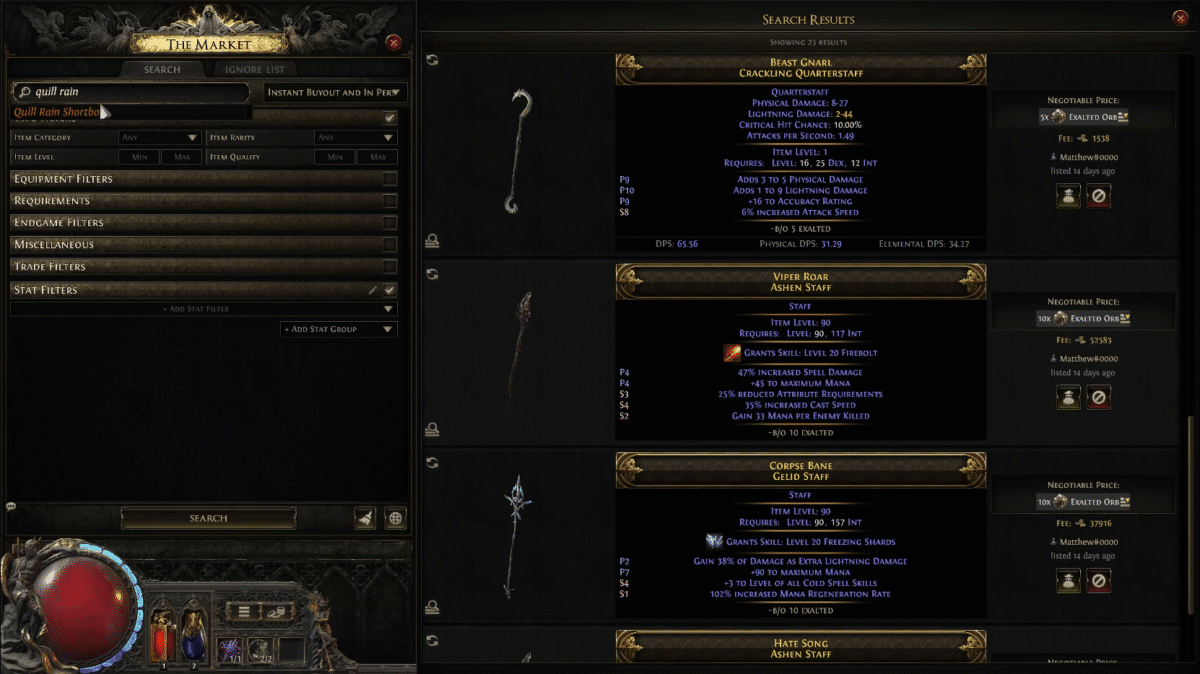Expand the Miscellaneous filter section

pyautogui.click(x=190, y=245)
